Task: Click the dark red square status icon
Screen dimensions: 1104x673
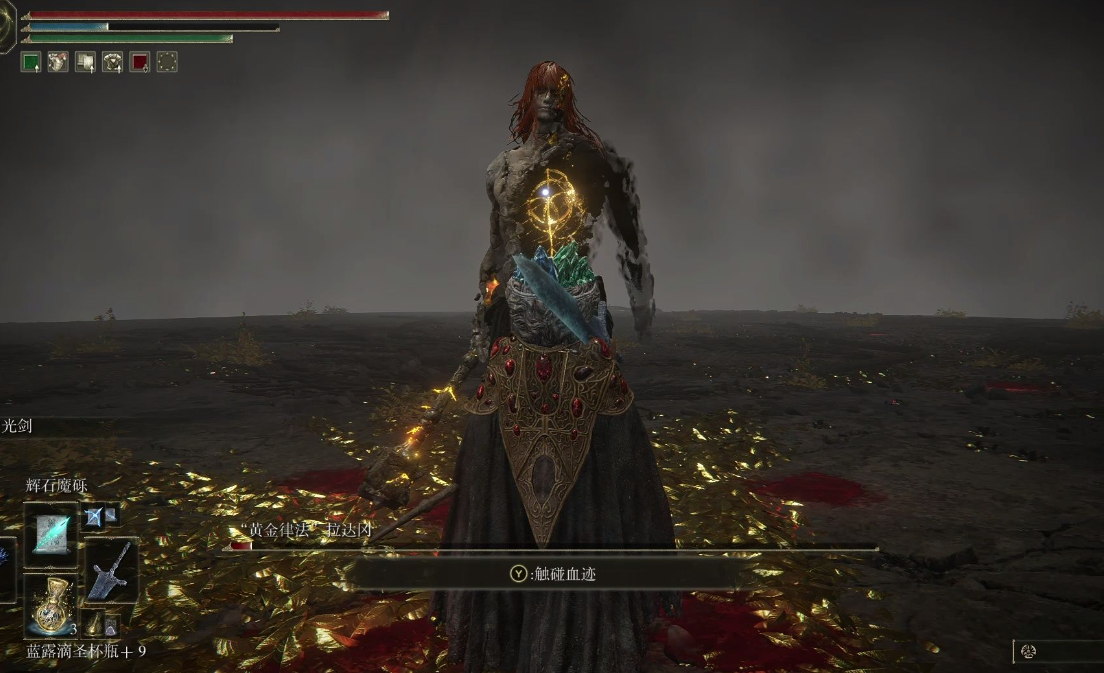Action: point(140,62)
